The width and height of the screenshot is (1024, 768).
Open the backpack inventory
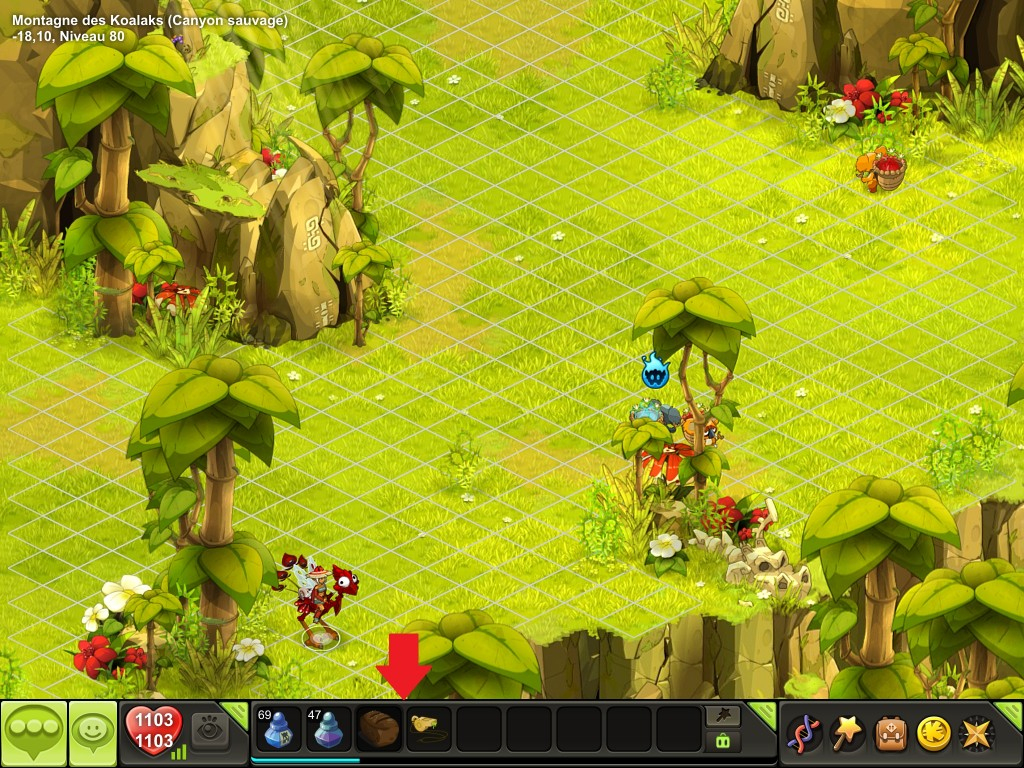(891, 733)
